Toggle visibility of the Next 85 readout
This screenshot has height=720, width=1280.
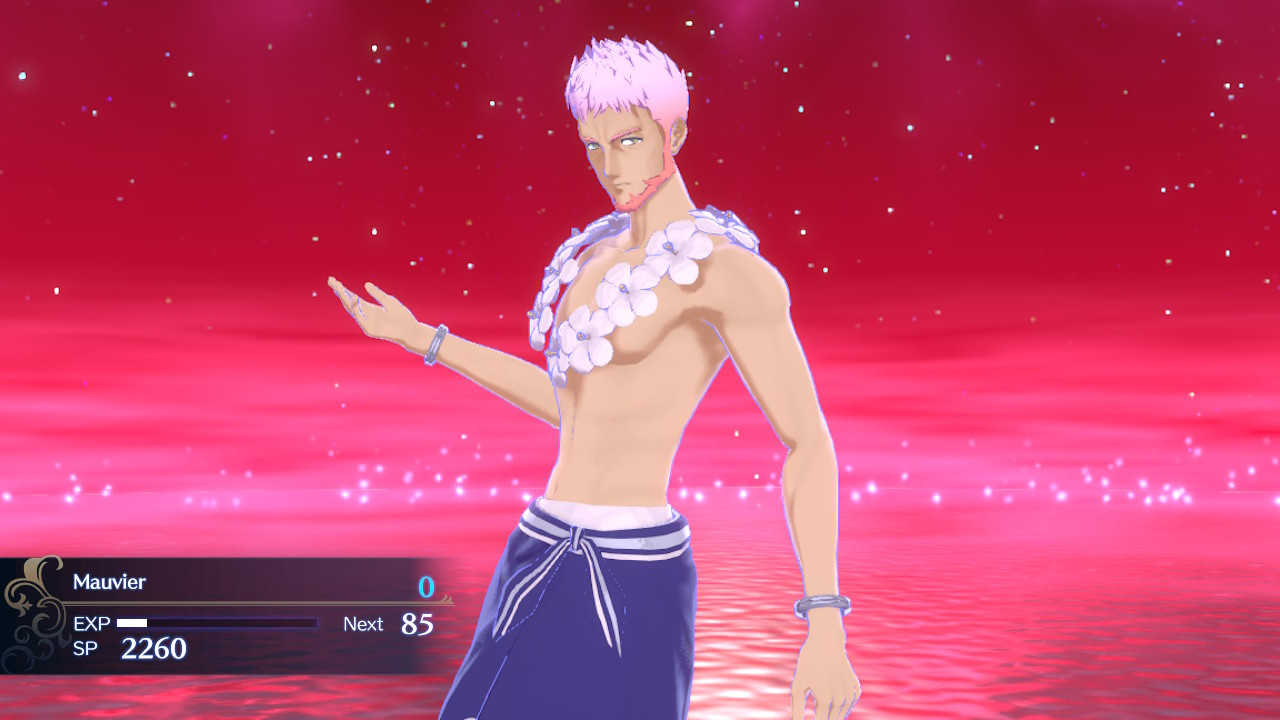pyautogui.click(x=392, y=624)
